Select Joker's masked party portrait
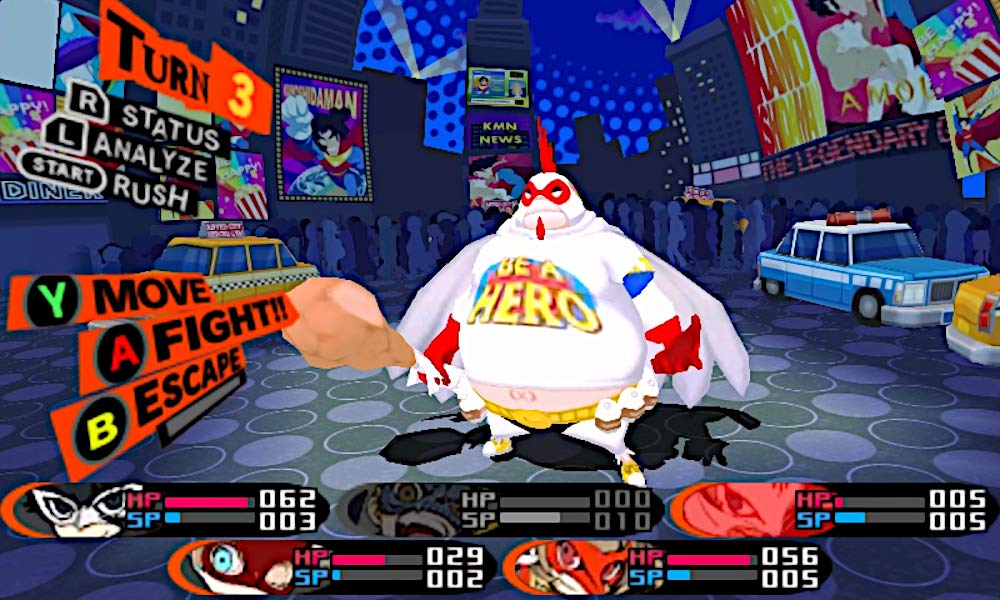This screenshot has height=600, width=1000. click(76, 509)
